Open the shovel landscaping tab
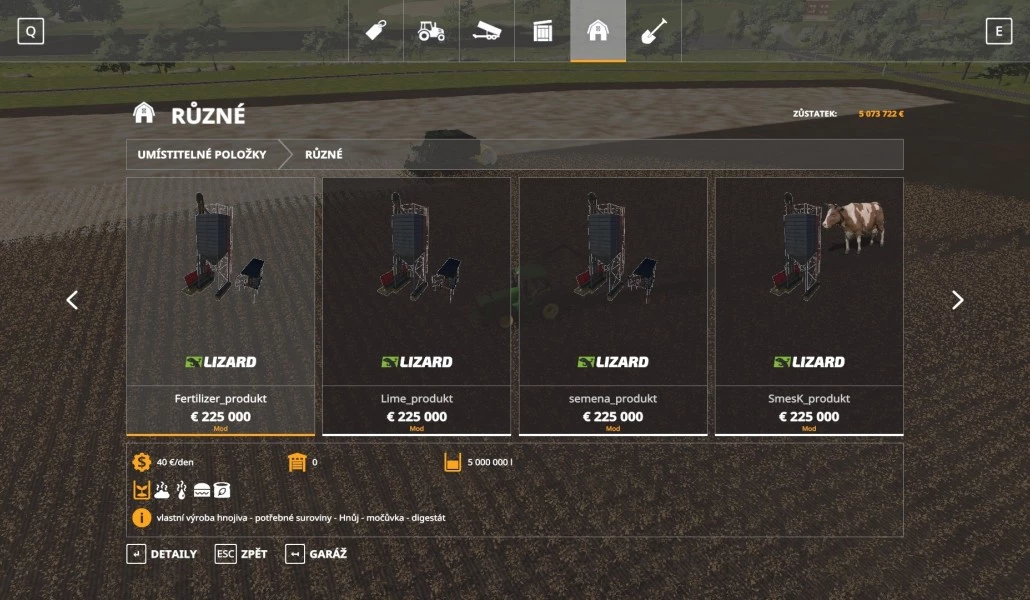Viewport: 1030px width, 600px height. [653, 31]
